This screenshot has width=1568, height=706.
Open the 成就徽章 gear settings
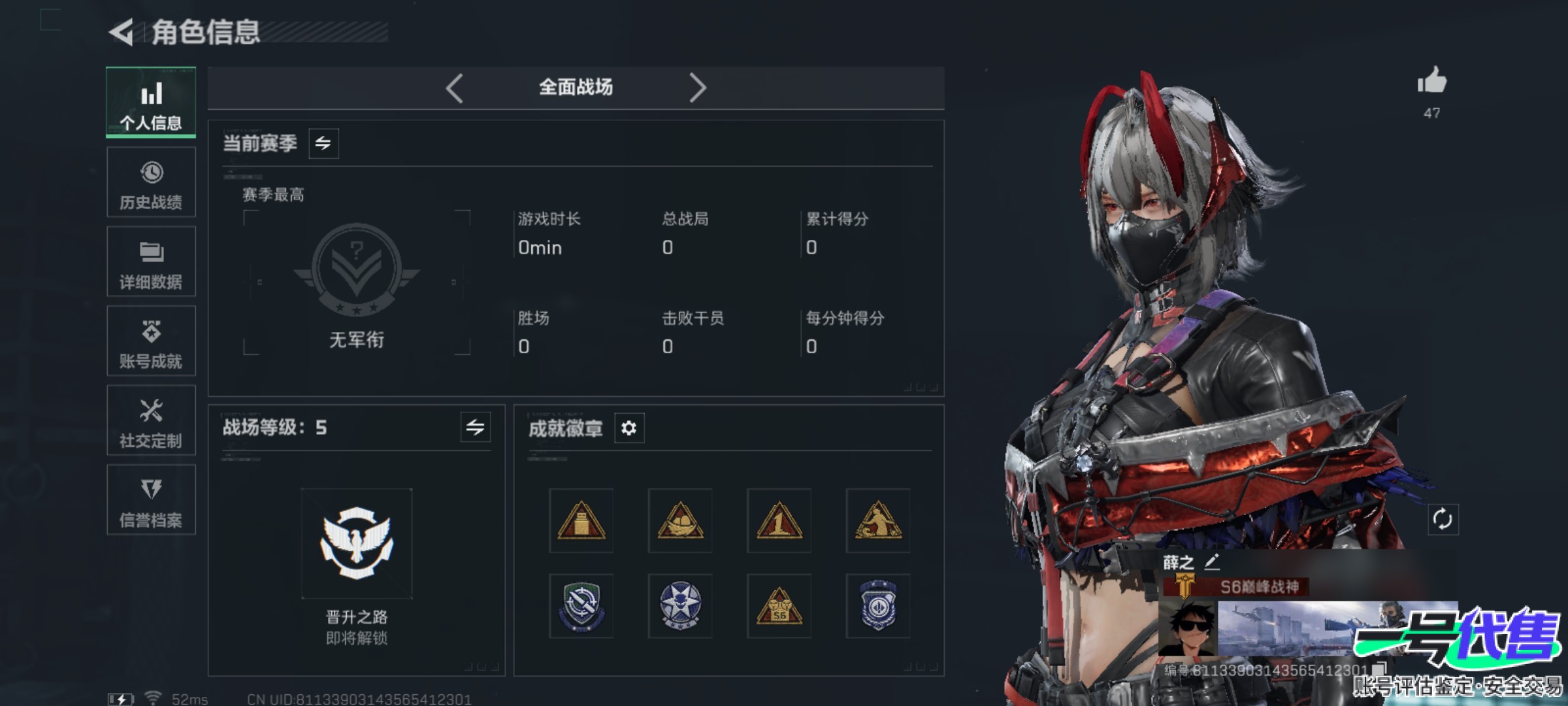(x=629, y=428)
